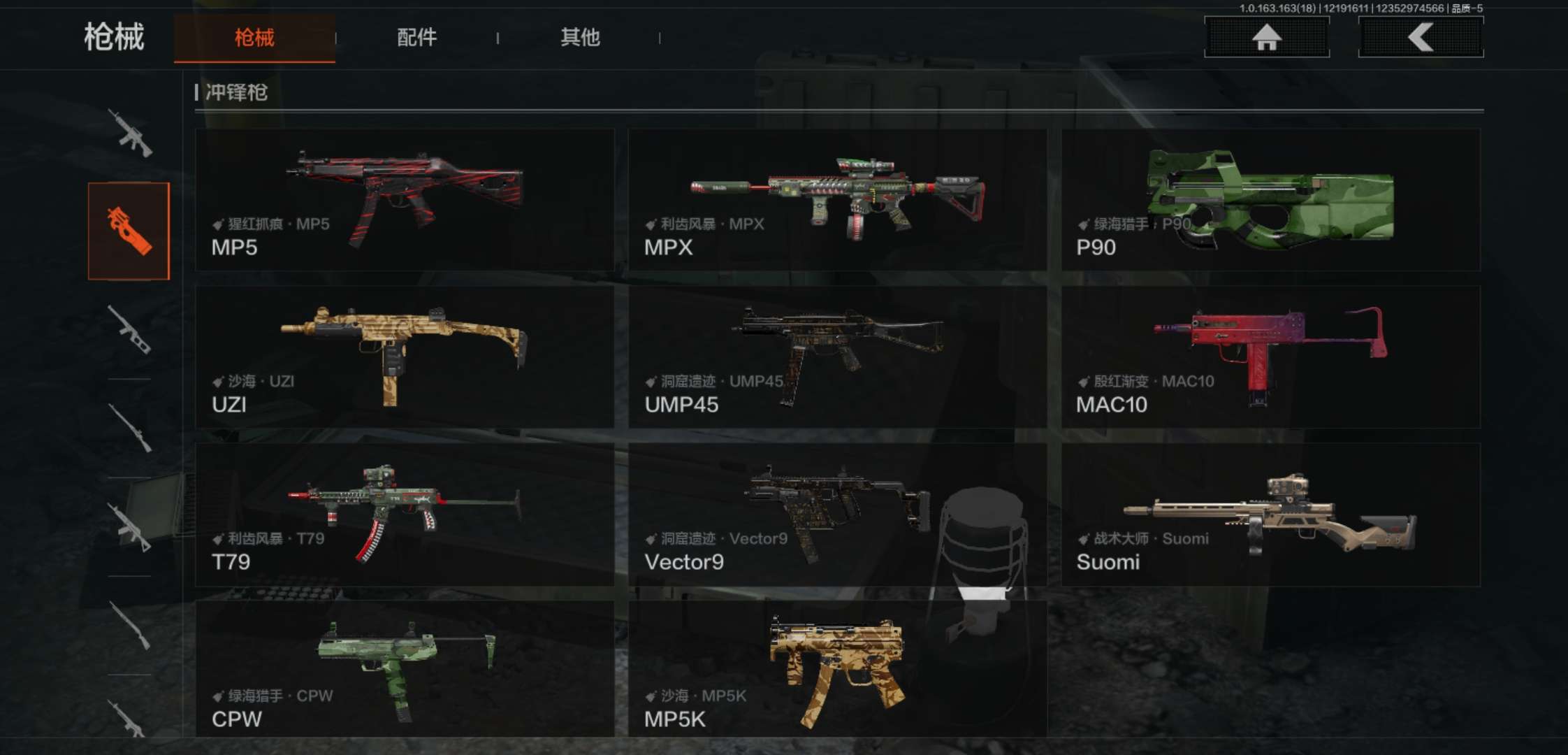Choose the green CPW tile

(405, 668)
